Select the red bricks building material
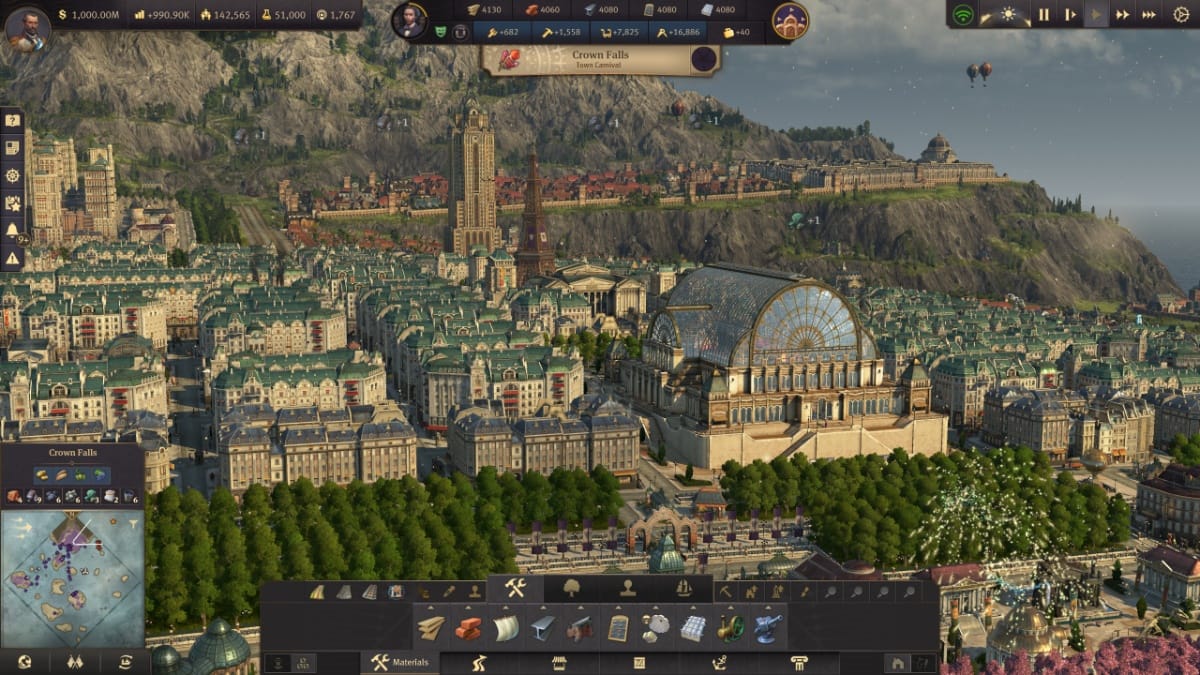The height and width of the screenshot is (675, 1200). pos(468,628)
